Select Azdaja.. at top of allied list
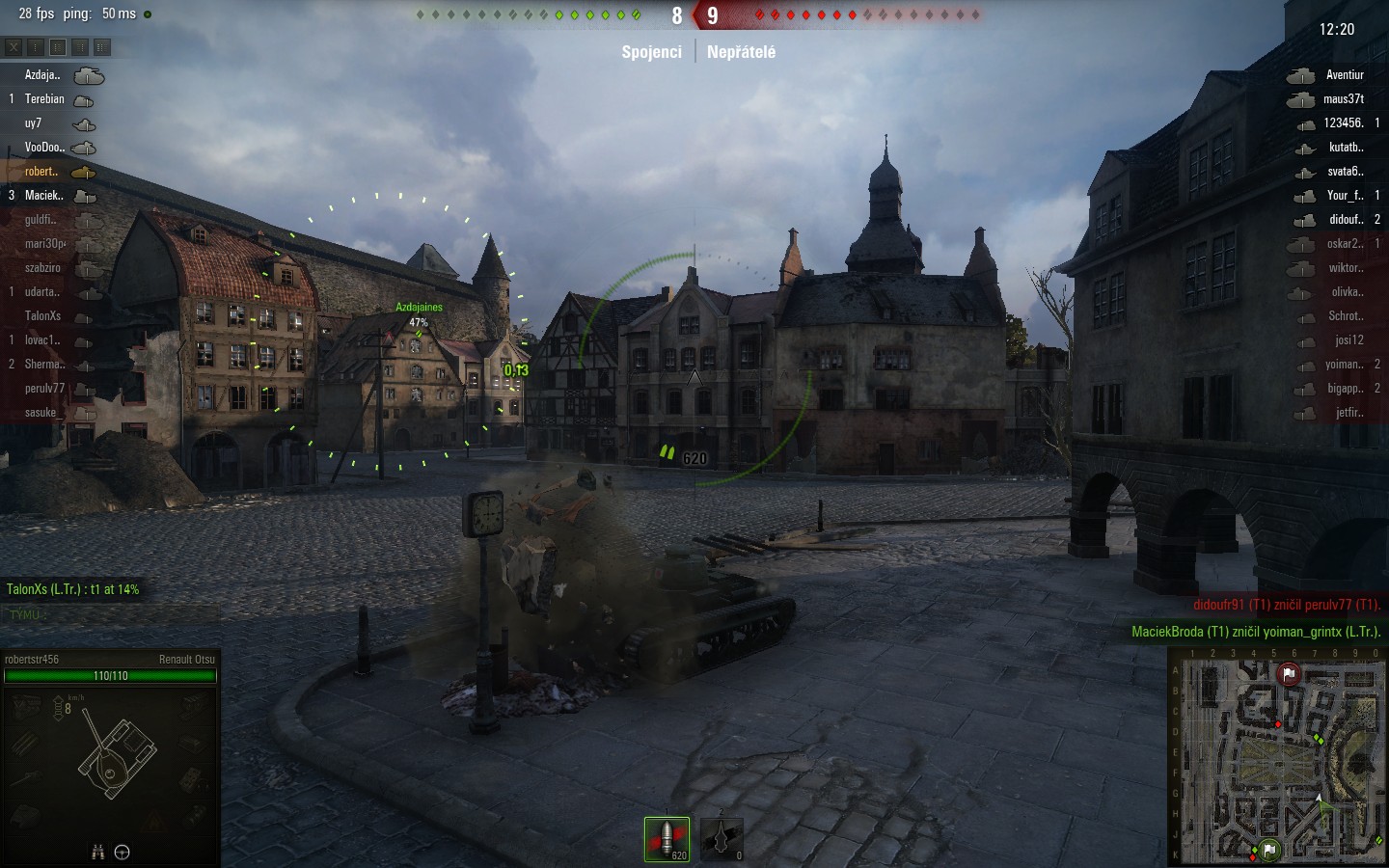Viewport: 1389px width, 868px height. [42, 75]
